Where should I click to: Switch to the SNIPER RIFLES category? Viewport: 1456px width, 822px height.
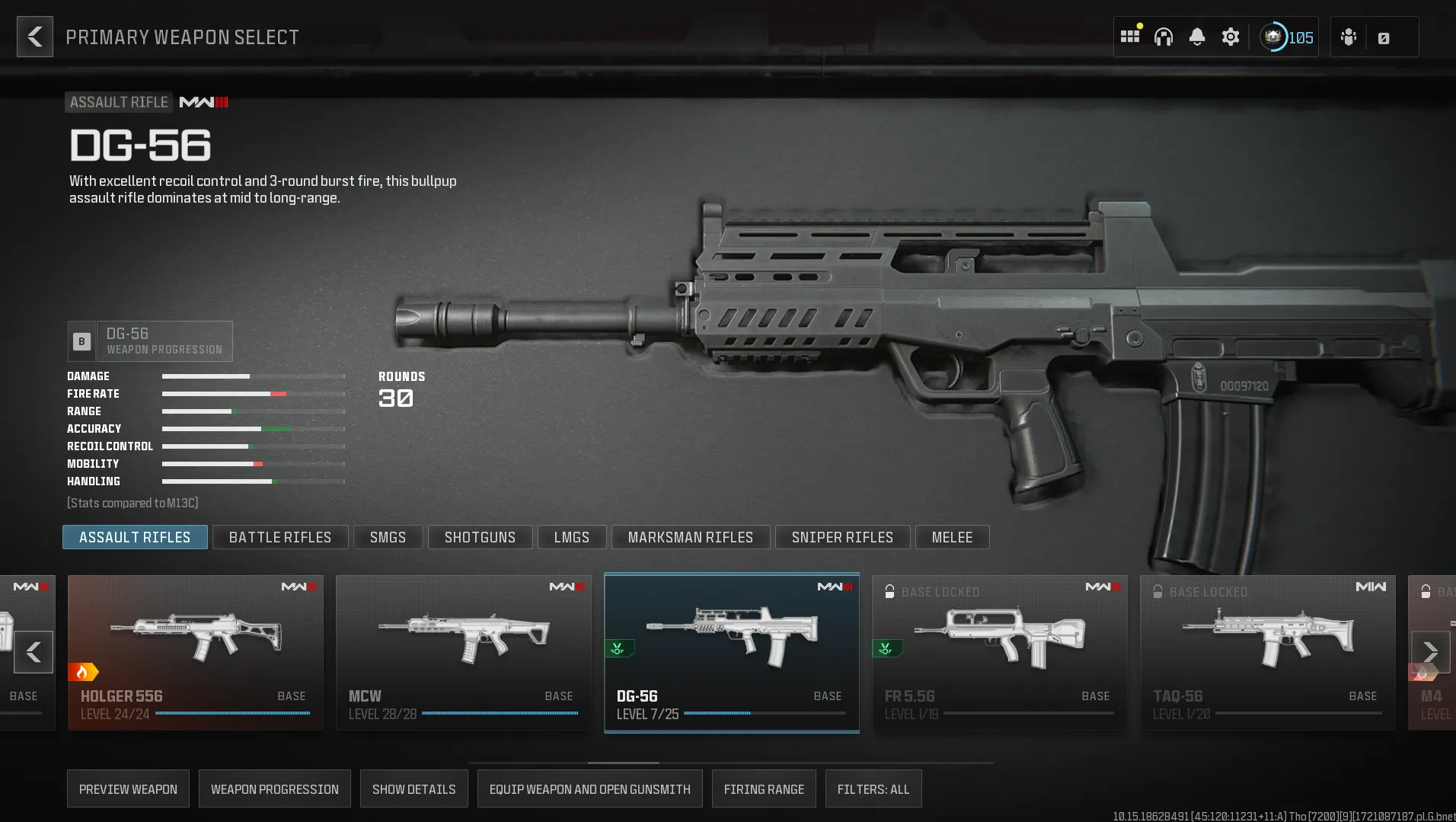click(x=842, y=537)
